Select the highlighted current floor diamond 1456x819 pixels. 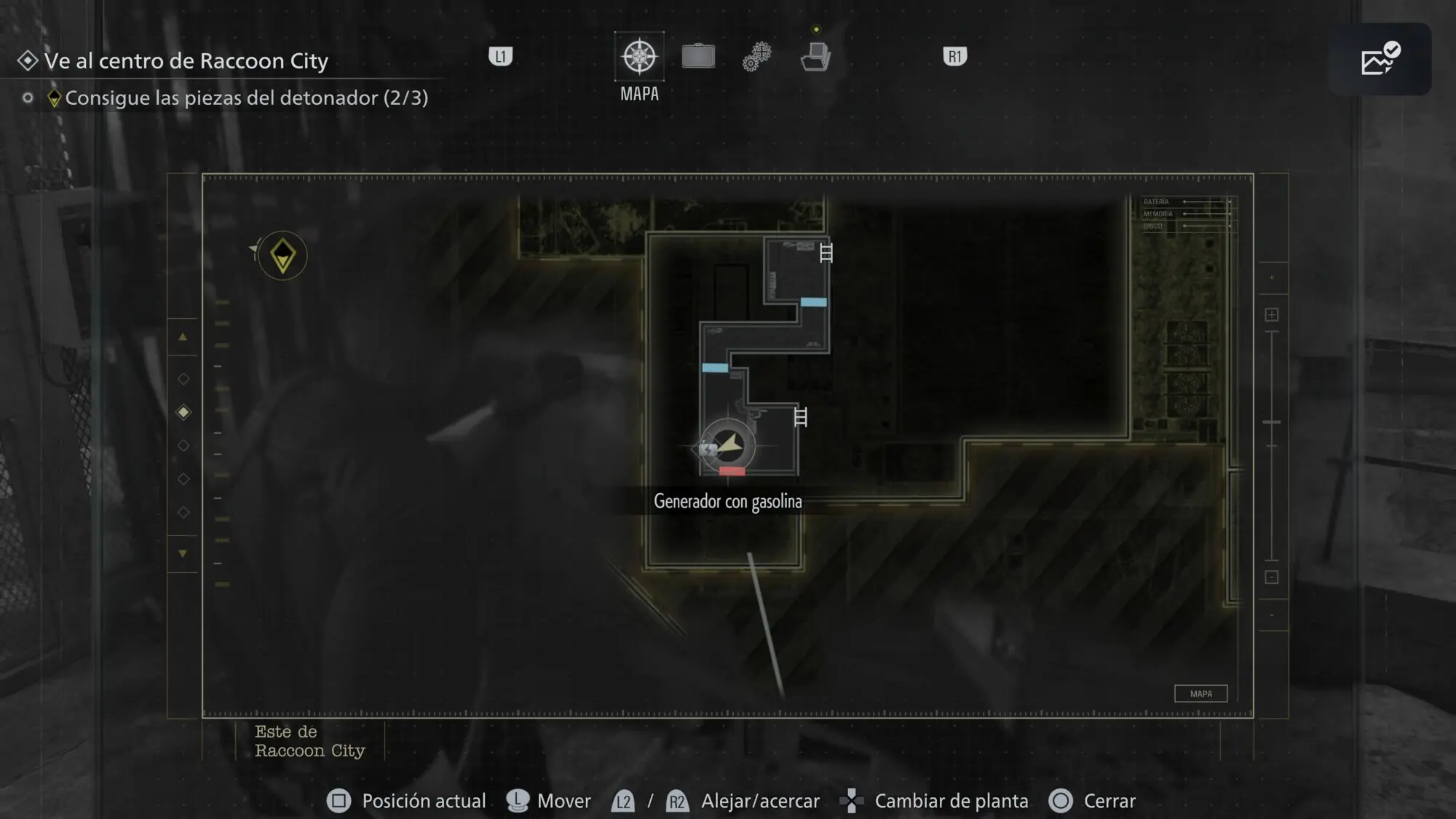(183, 412)
